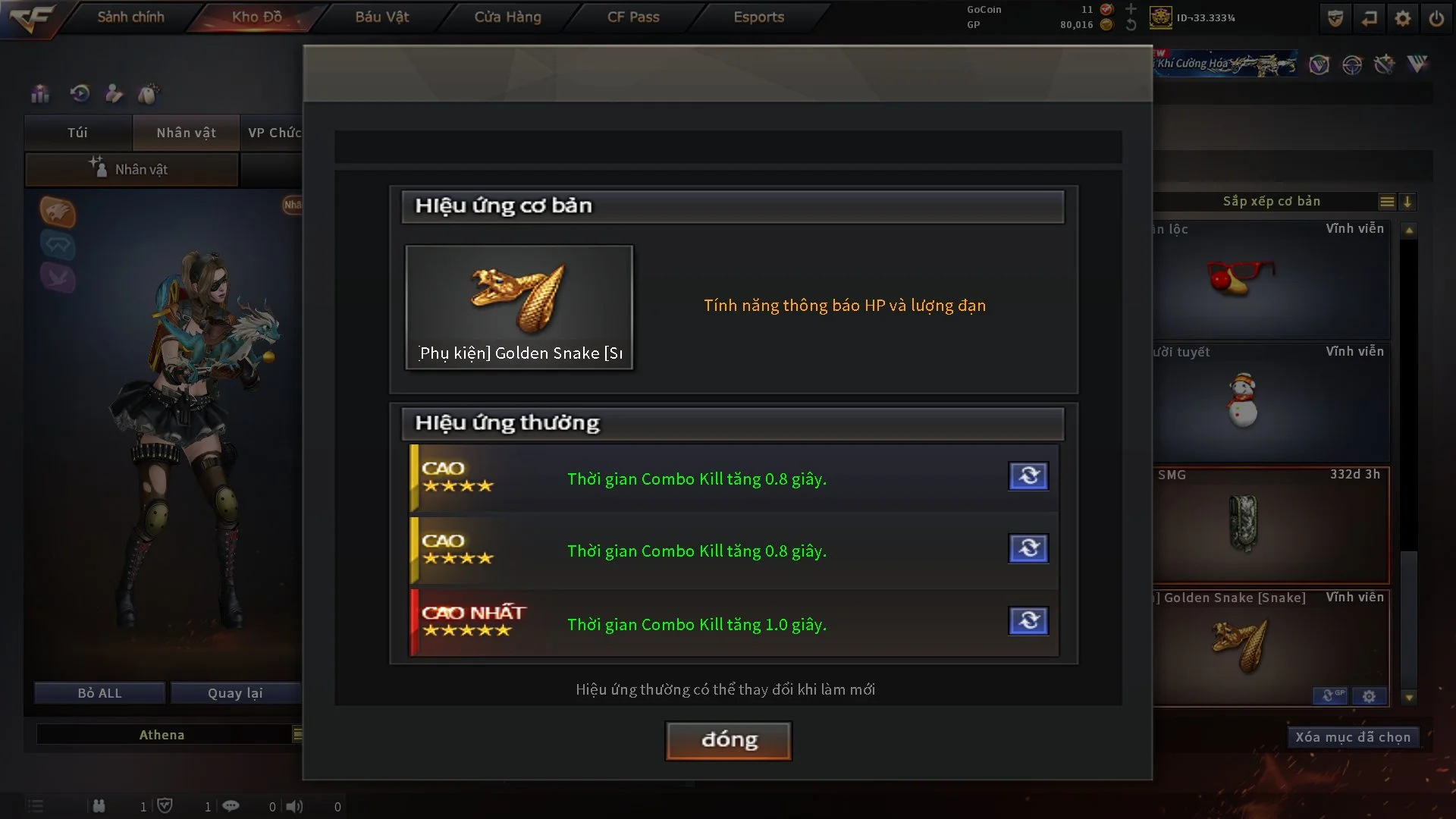
Task: Select the red glasses item slot
Action: coord(1271,279)
